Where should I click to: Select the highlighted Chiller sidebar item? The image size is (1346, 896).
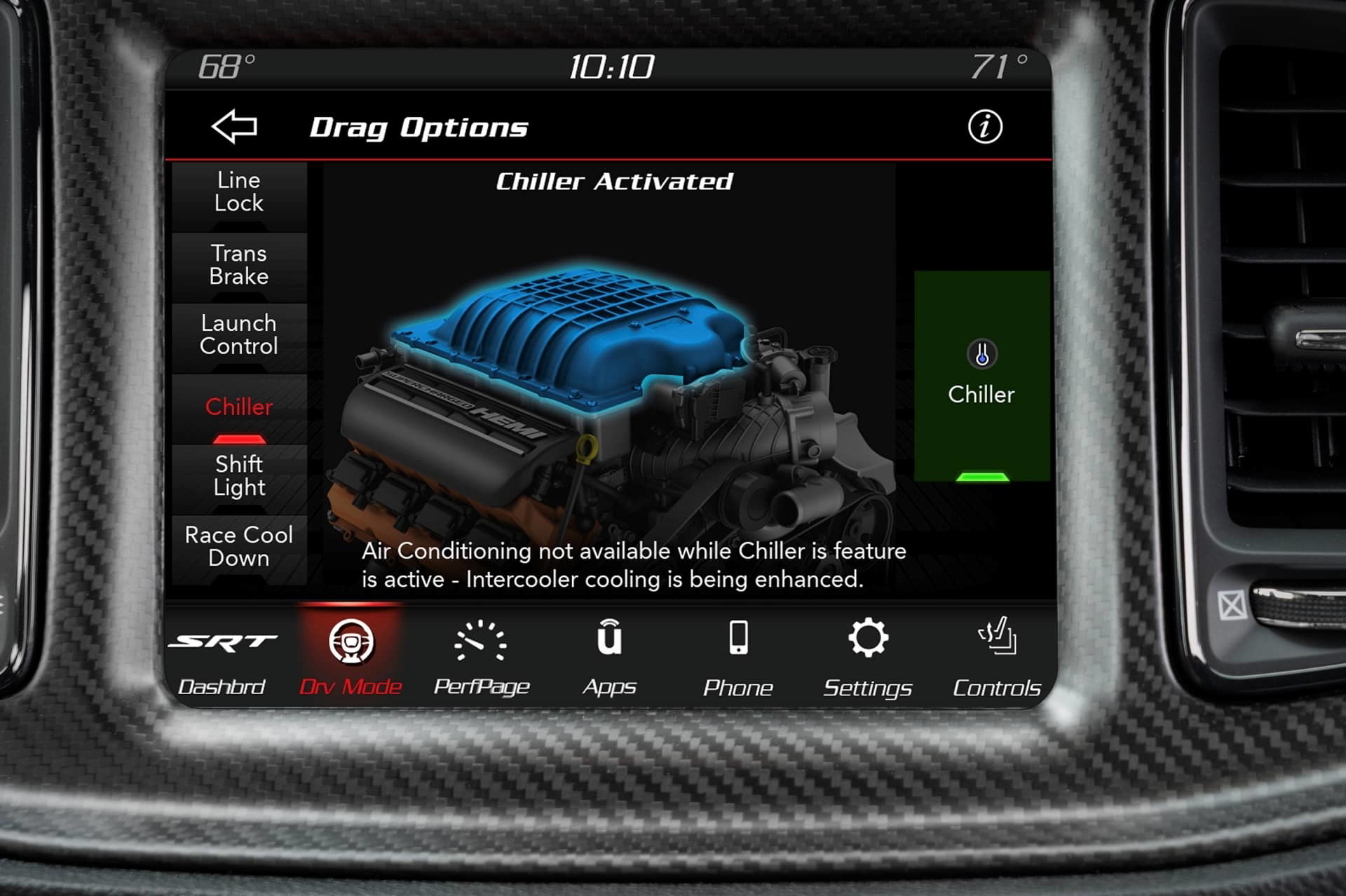tap(239, 407)
